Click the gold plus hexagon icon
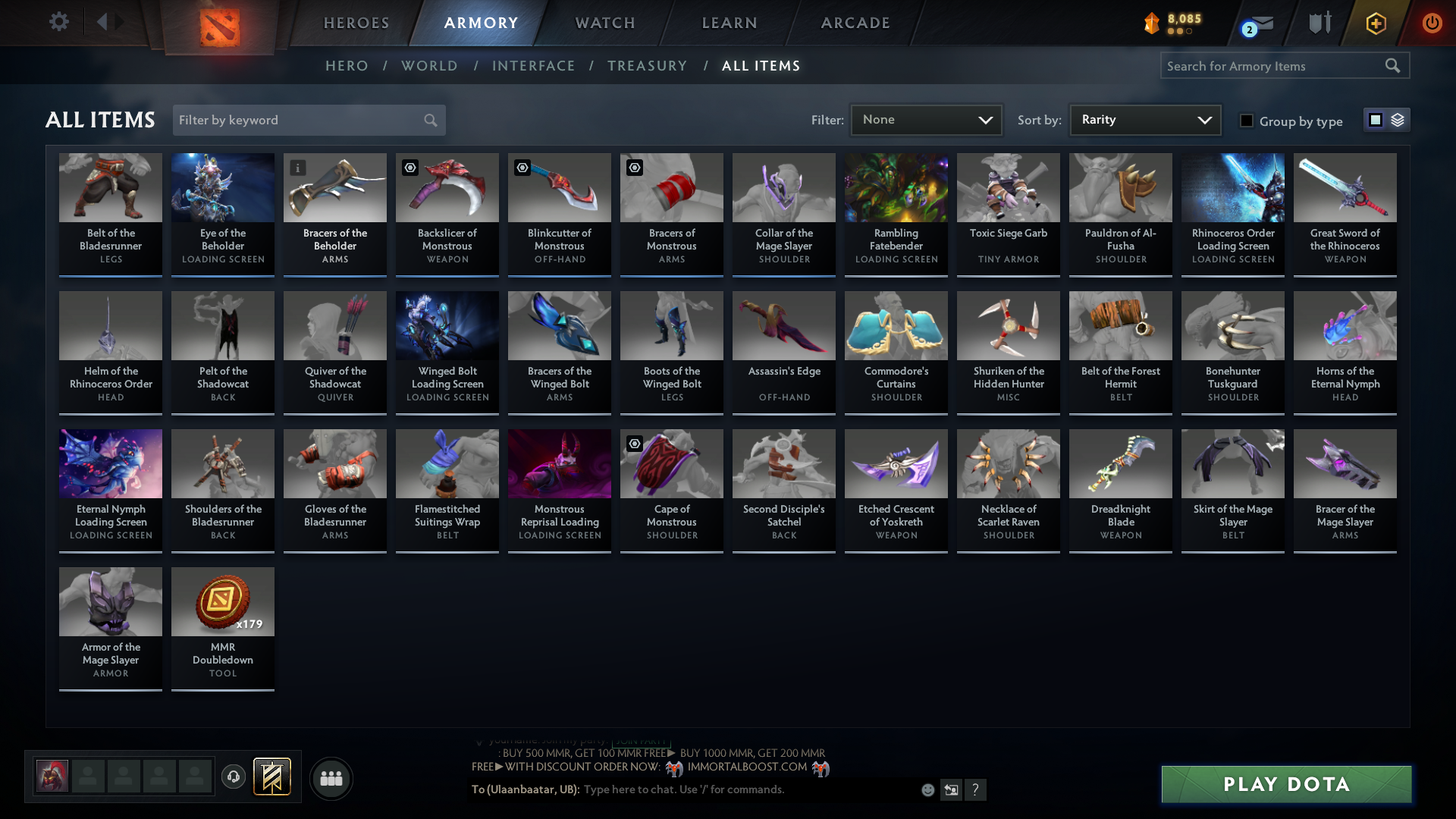This screenshot has height=819, width=1456. tap(1376, 24)
